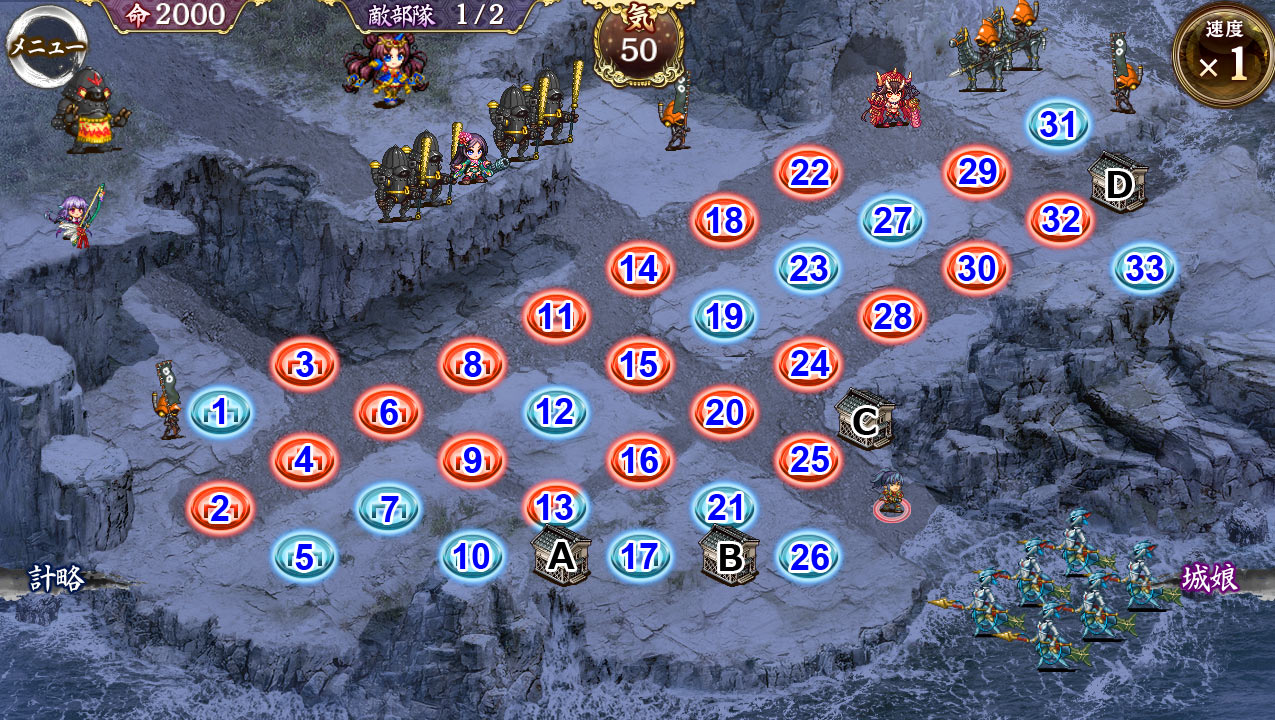Image resolution: width=1275 pixels, height=720 pixels.
Task: Select blue deployment tile 1
Action: point(220,412)
